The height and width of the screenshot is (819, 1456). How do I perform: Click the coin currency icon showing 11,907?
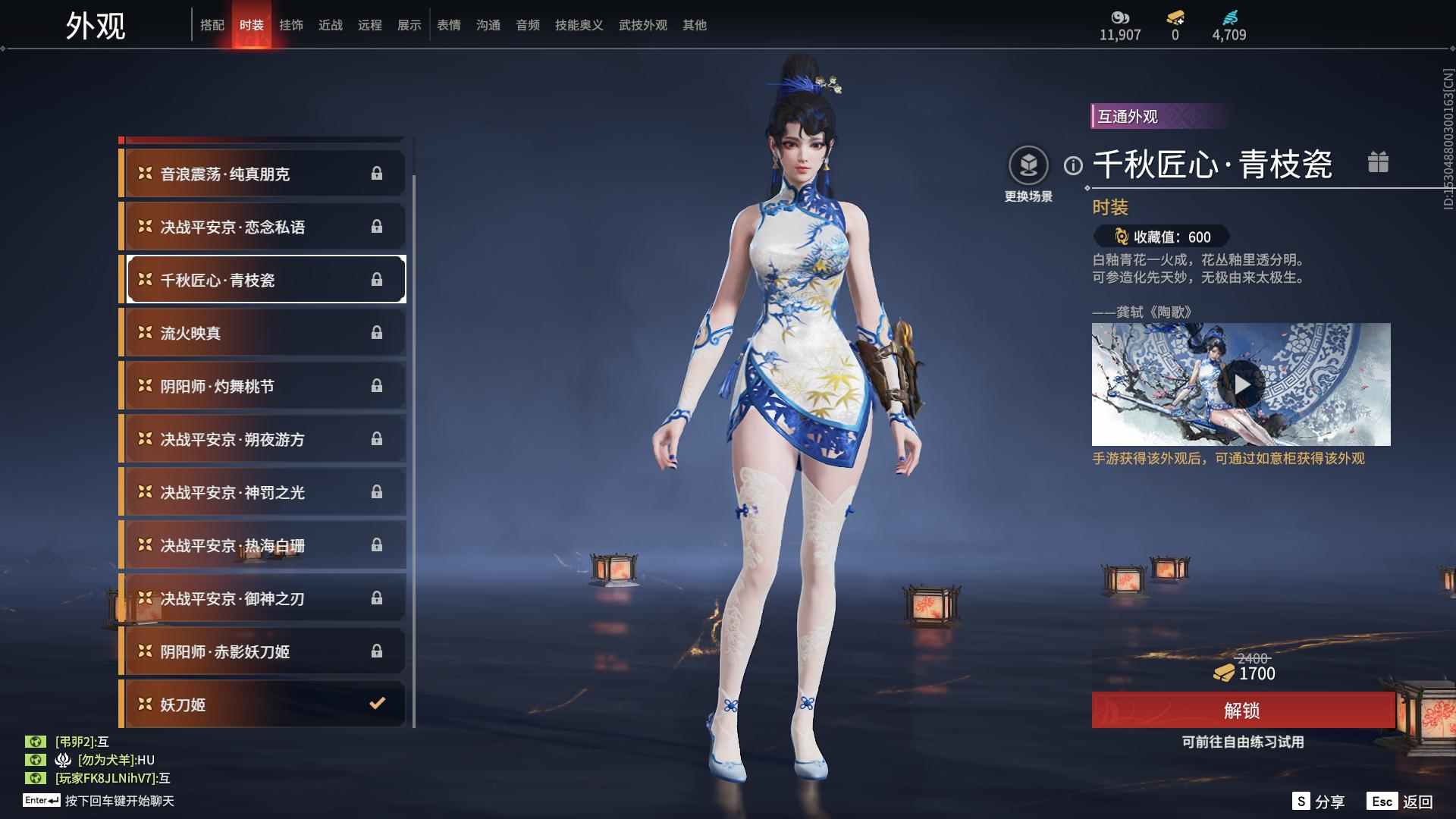click(x=1122, y=15)
